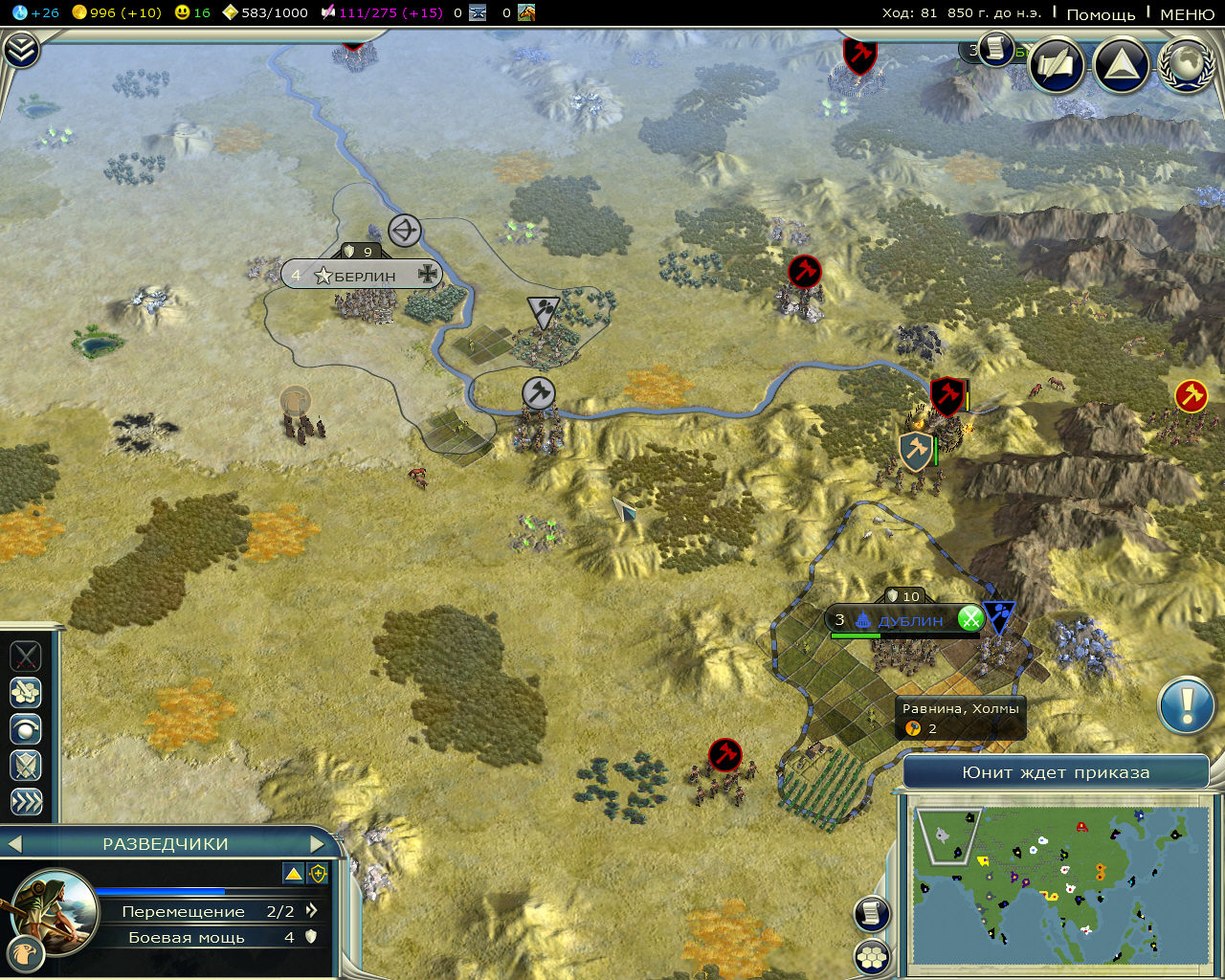Select the next unit with right arrow

tap(318, 844)
